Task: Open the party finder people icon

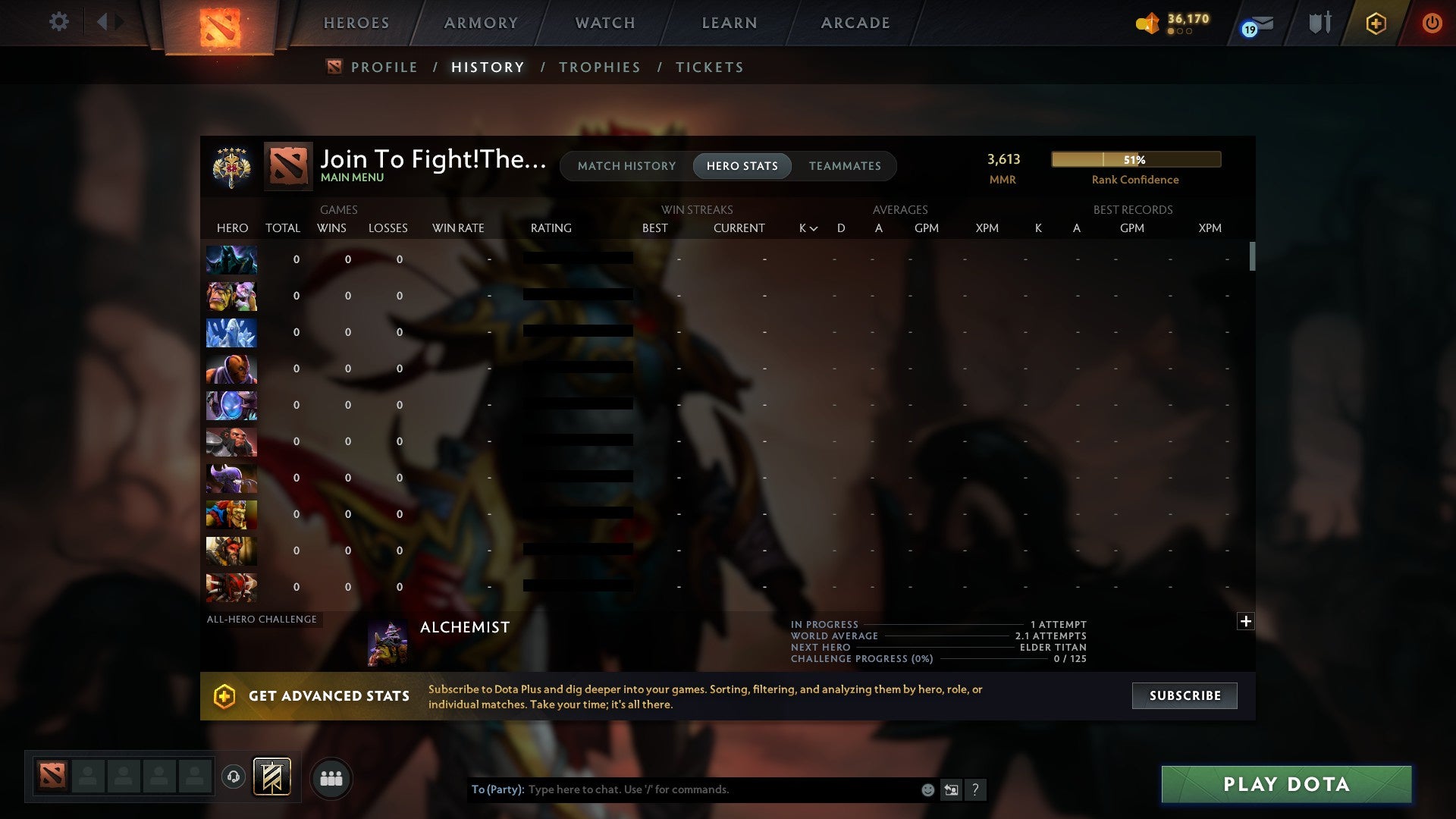Action: point(331,778)
